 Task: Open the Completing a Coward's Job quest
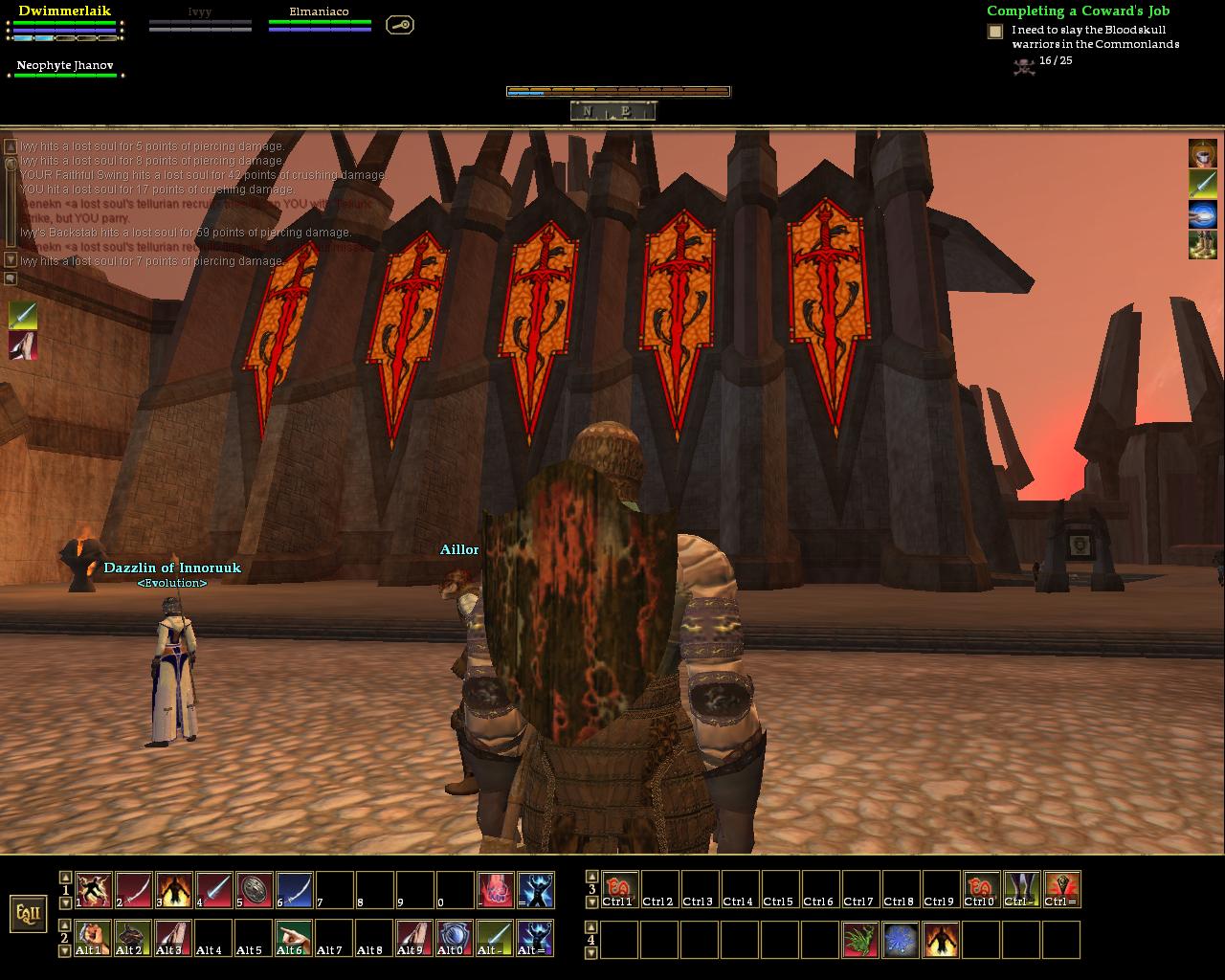(x=1078, y=11)
